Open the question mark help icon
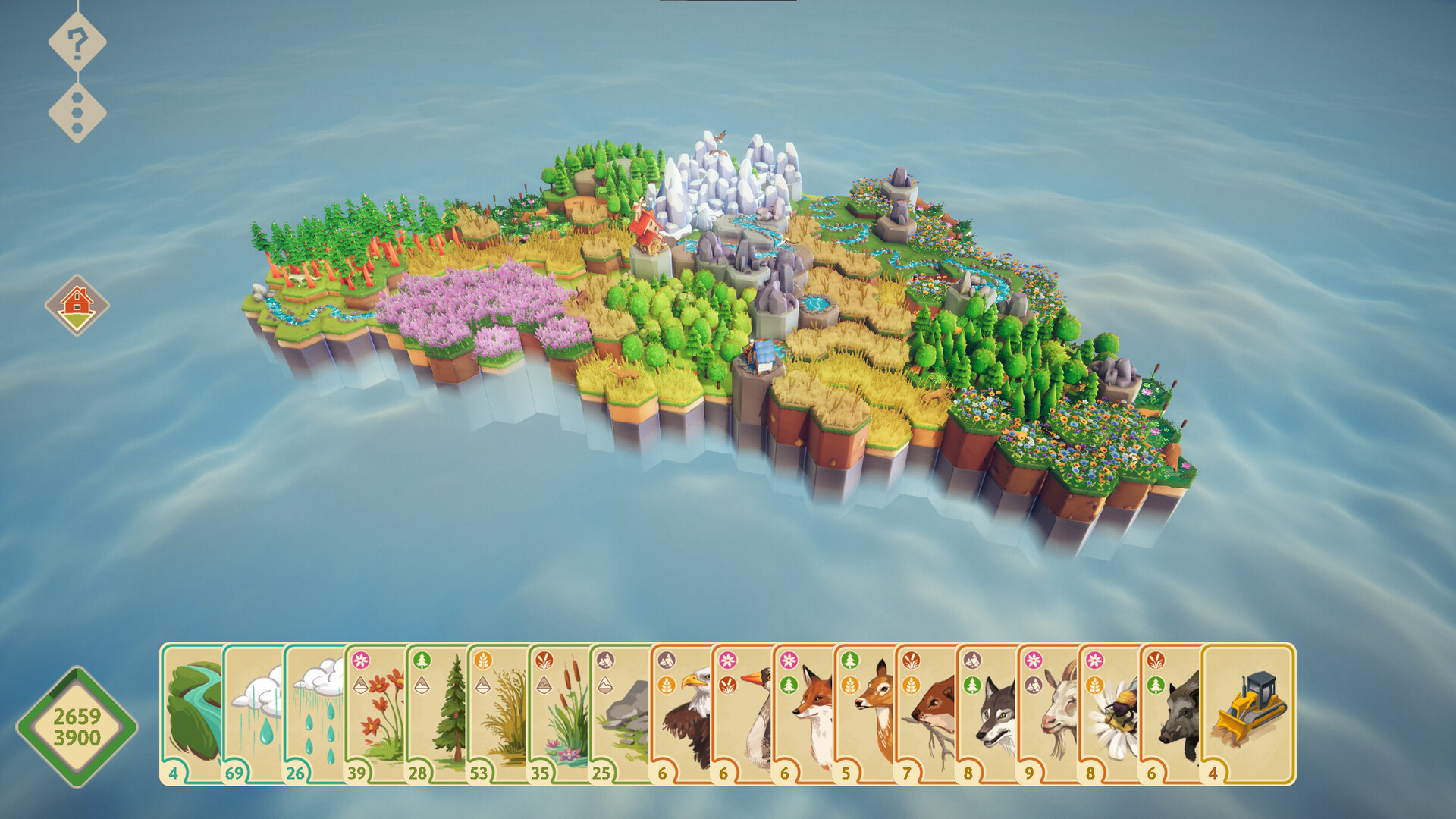The width and height of the screenshot is (1456, 819). tap(76, 43)
